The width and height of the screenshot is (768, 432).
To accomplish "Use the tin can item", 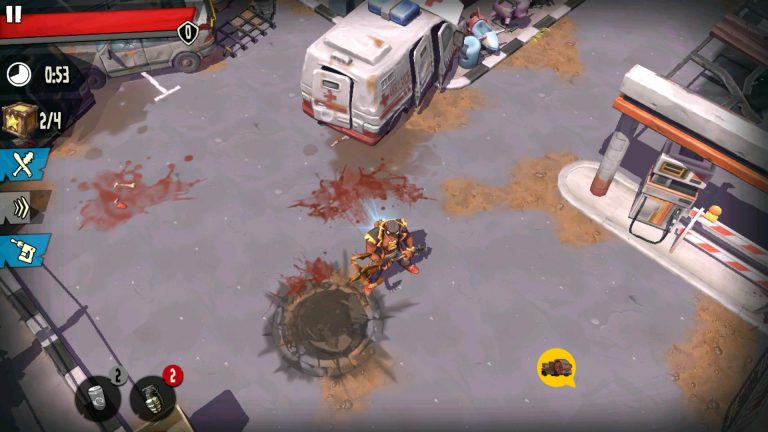I will click(97, 397).
